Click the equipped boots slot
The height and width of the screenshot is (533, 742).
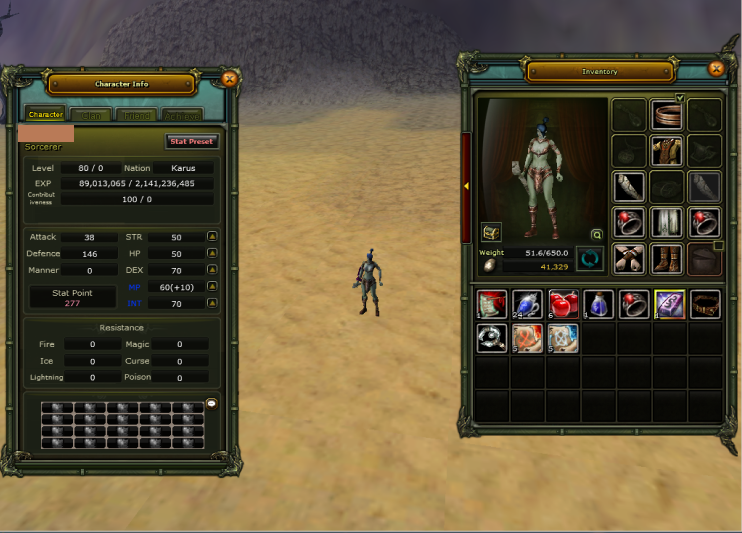pyautogui.click(x=667, y=258)
